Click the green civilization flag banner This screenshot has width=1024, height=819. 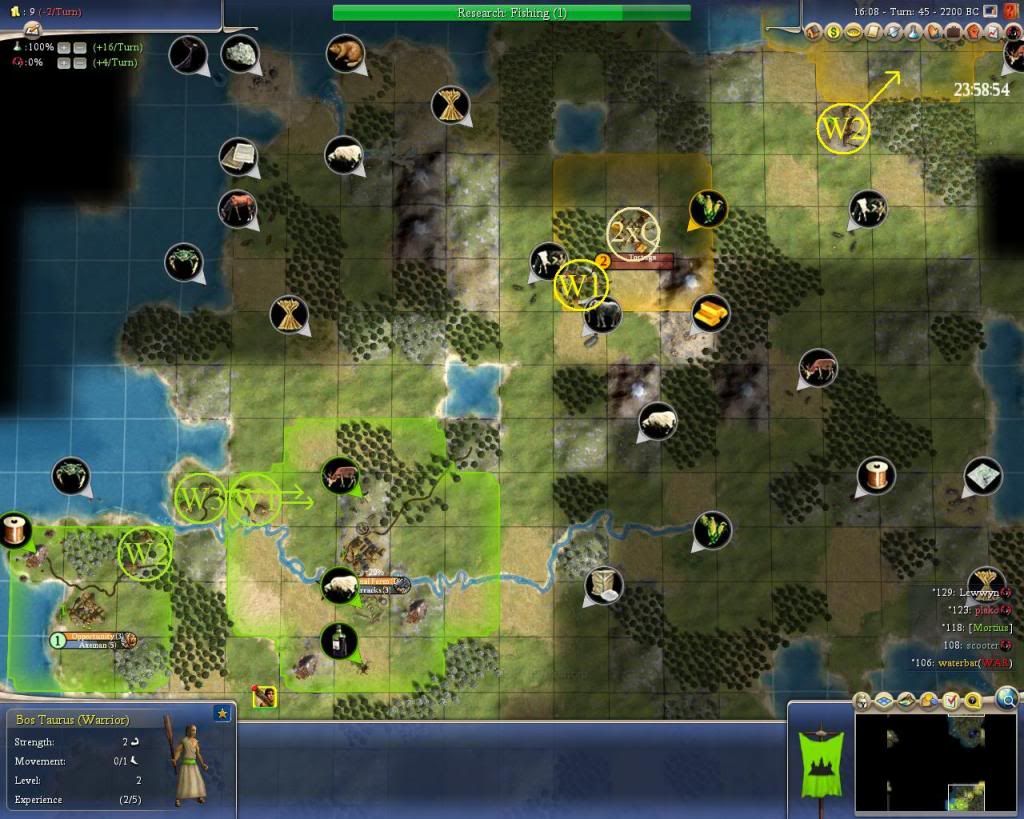(819, 758)
